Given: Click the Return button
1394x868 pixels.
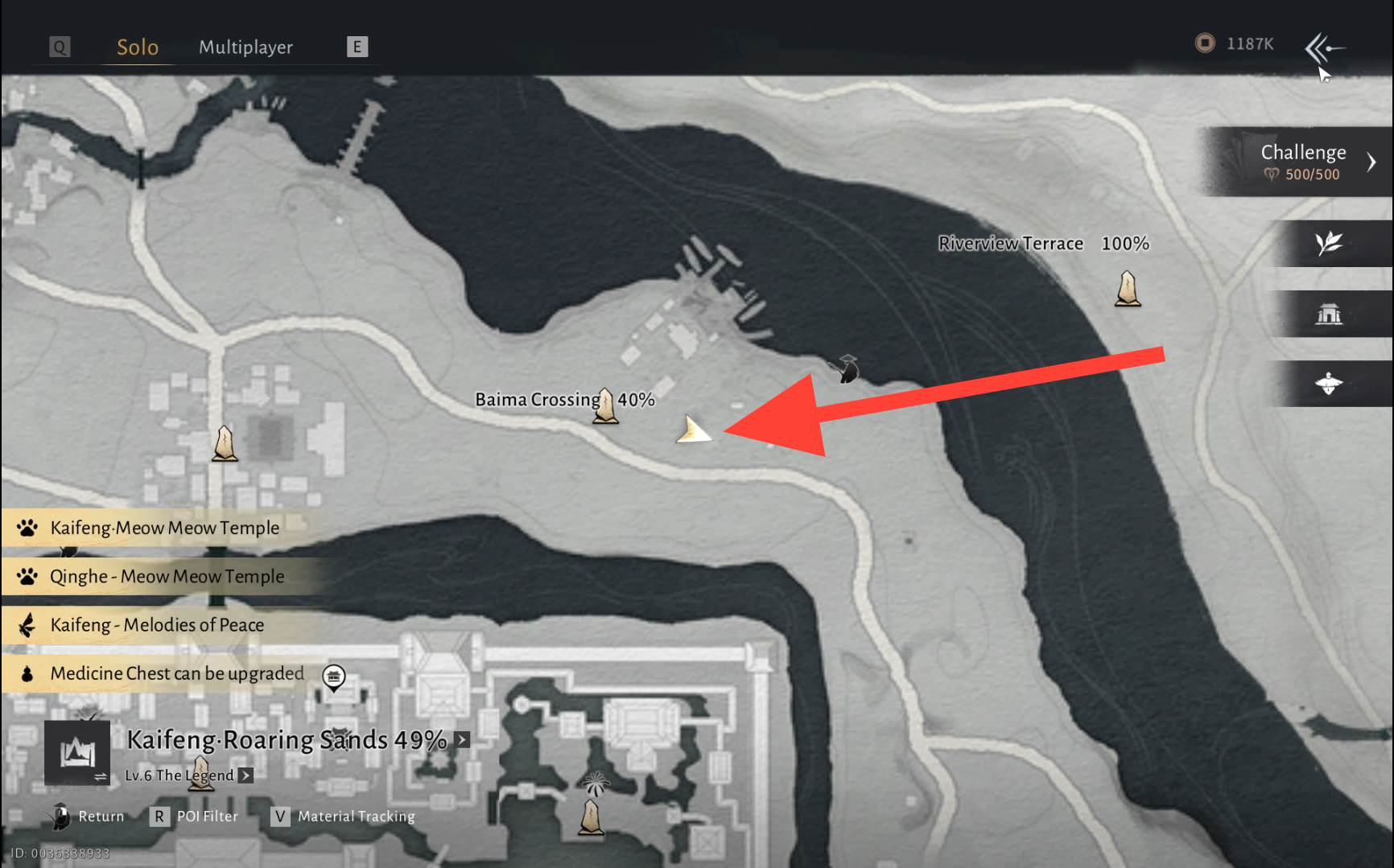Looking at the screenshot, I should pyautogui.click(x=89, y=817).
